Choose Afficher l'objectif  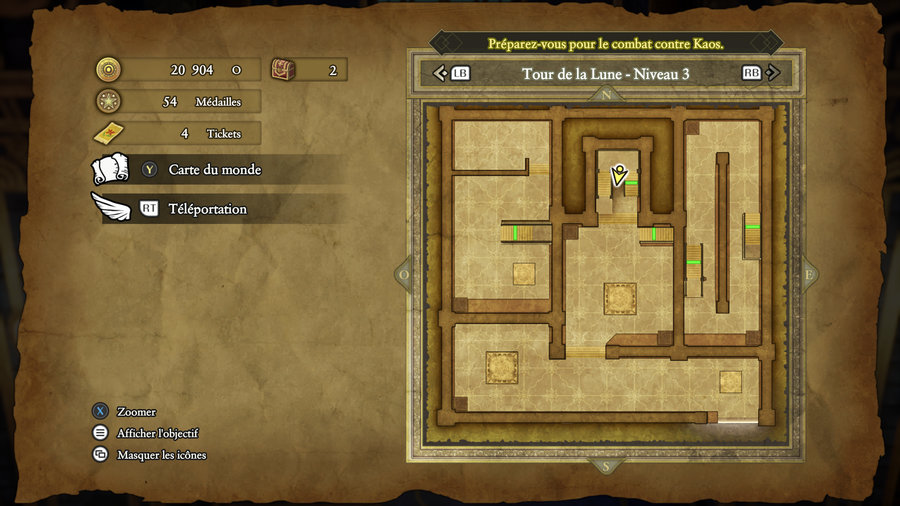coord(157,433)
